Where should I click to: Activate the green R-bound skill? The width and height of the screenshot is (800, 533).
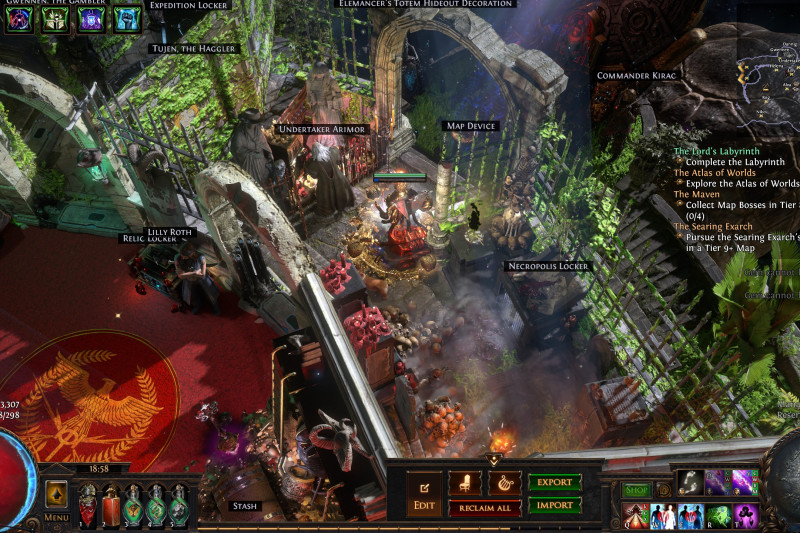(x=718, y=516)
